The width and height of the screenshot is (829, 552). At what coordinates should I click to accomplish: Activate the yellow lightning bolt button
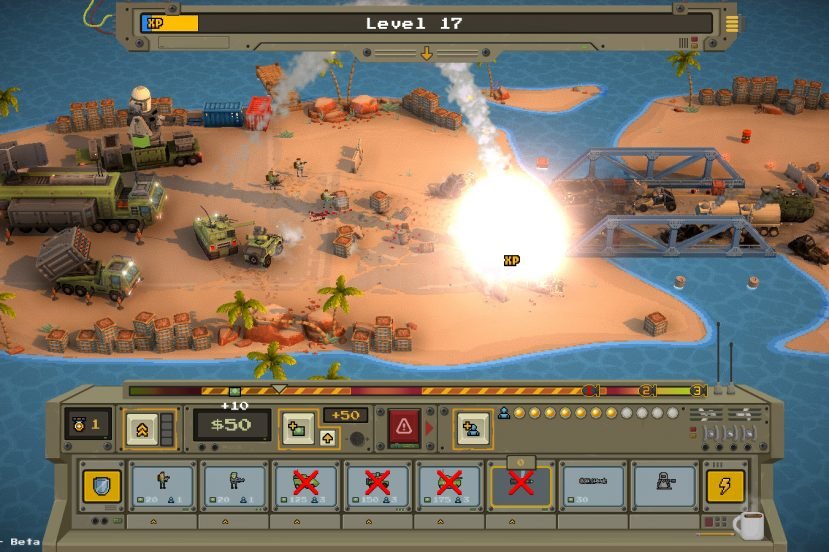pos(724,485)
